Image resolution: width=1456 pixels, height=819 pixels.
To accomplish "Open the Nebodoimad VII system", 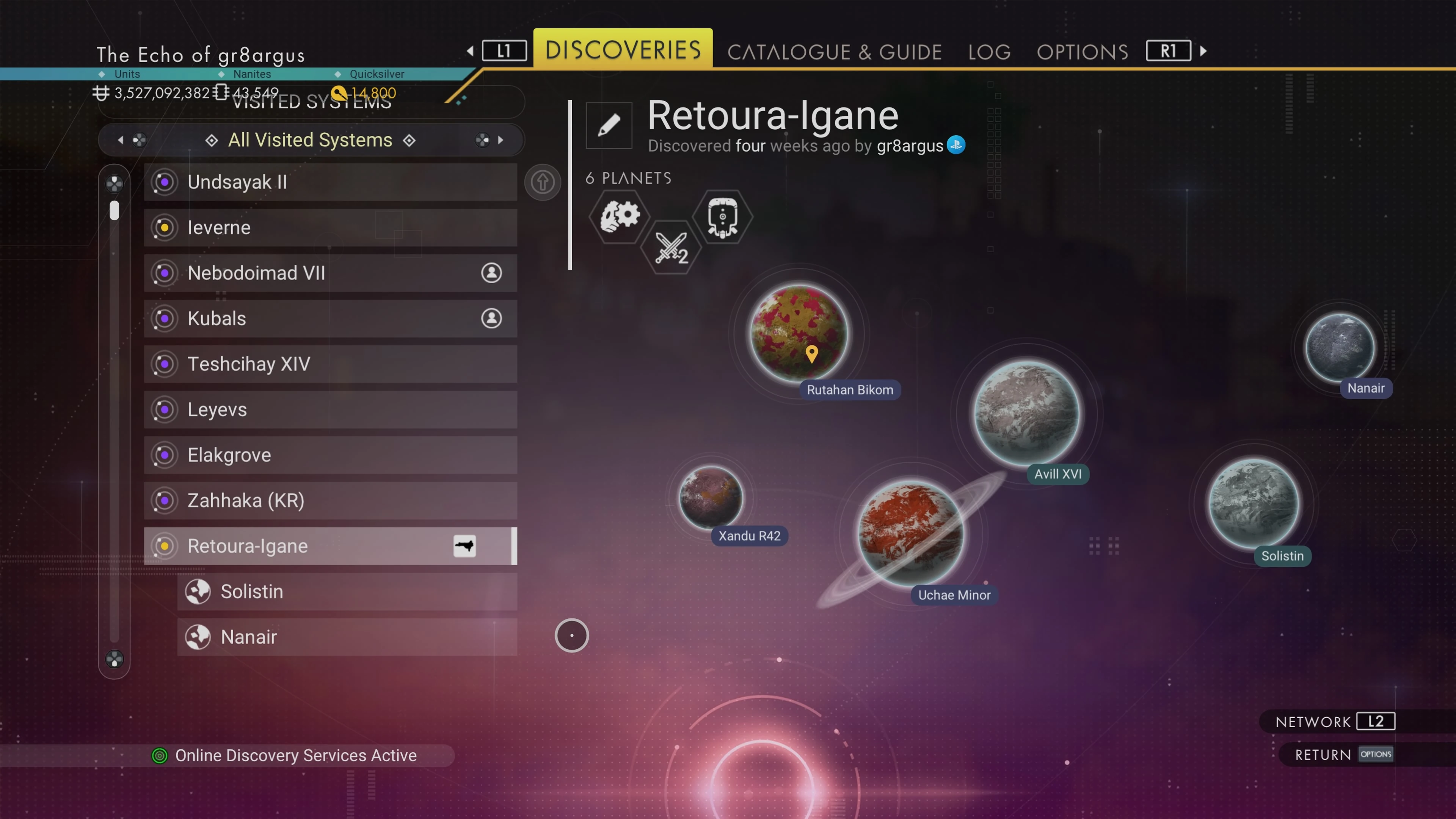I will pos(330,273).
